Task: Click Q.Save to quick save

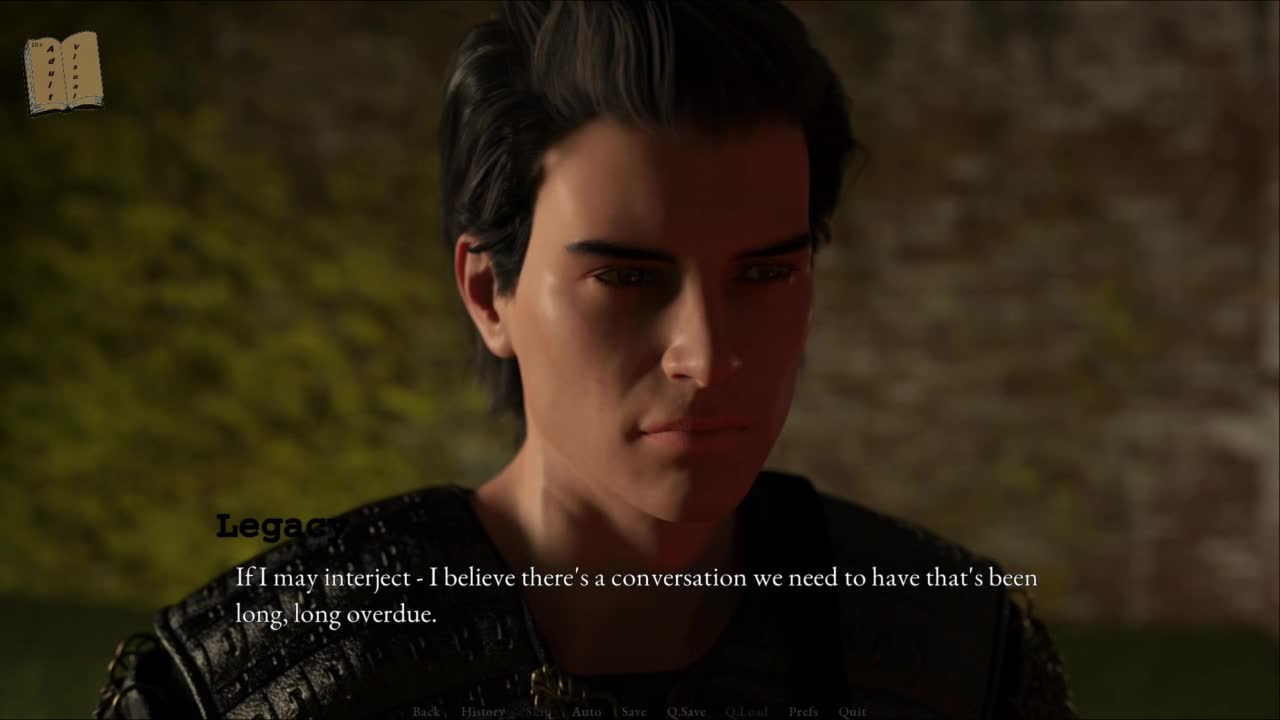Action: [686, 712]
